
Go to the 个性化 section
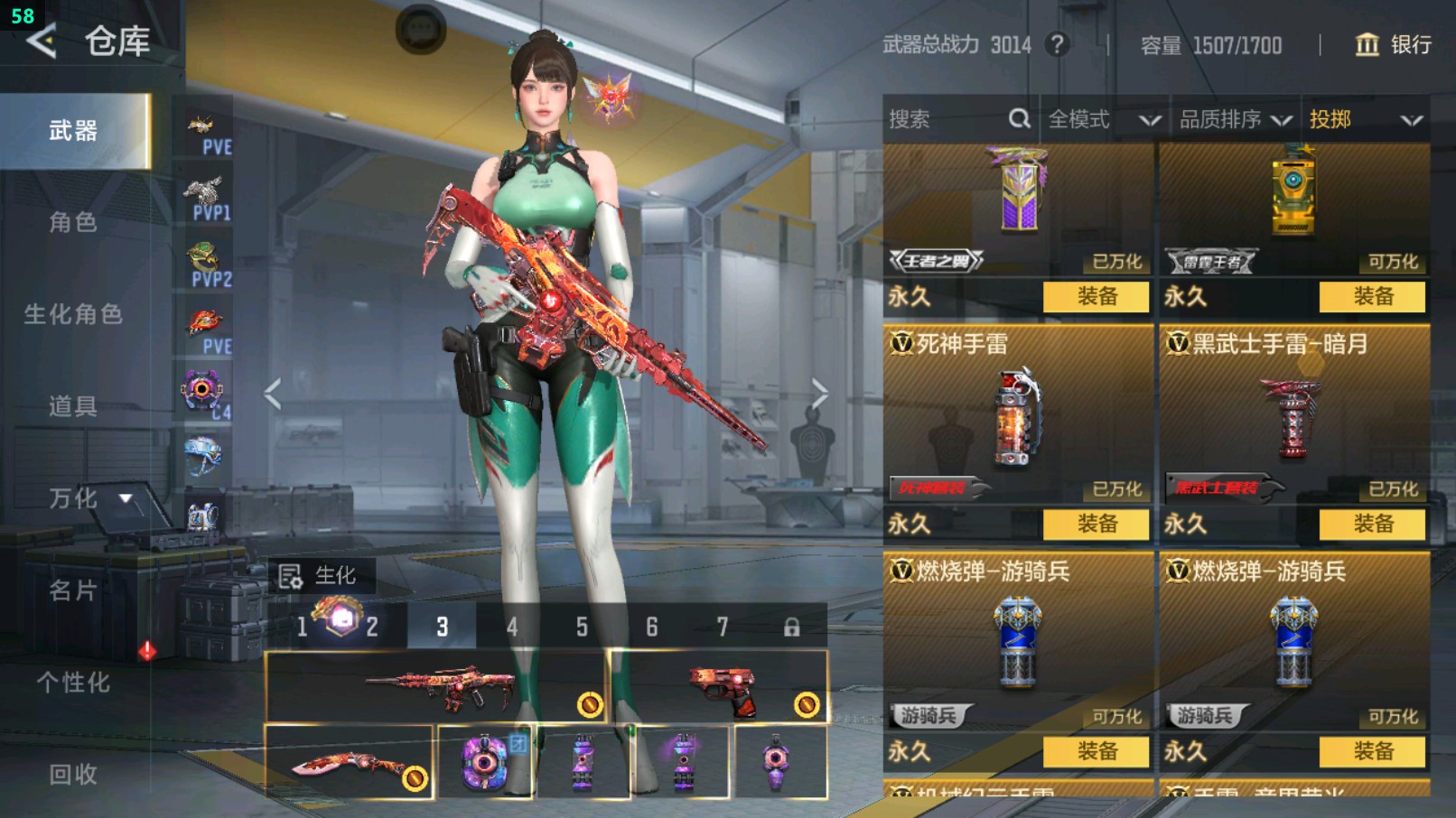[73, 683]
